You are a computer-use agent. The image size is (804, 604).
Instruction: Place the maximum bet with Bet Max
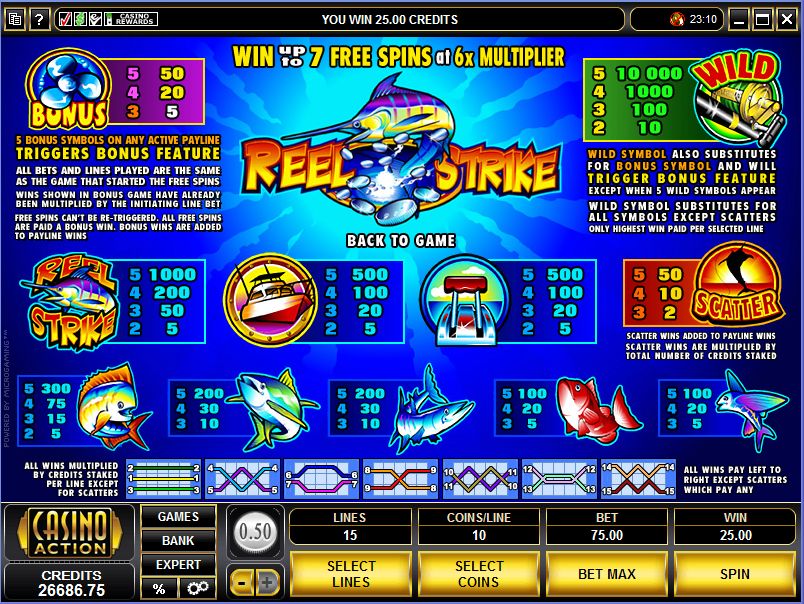click(607, 574)
